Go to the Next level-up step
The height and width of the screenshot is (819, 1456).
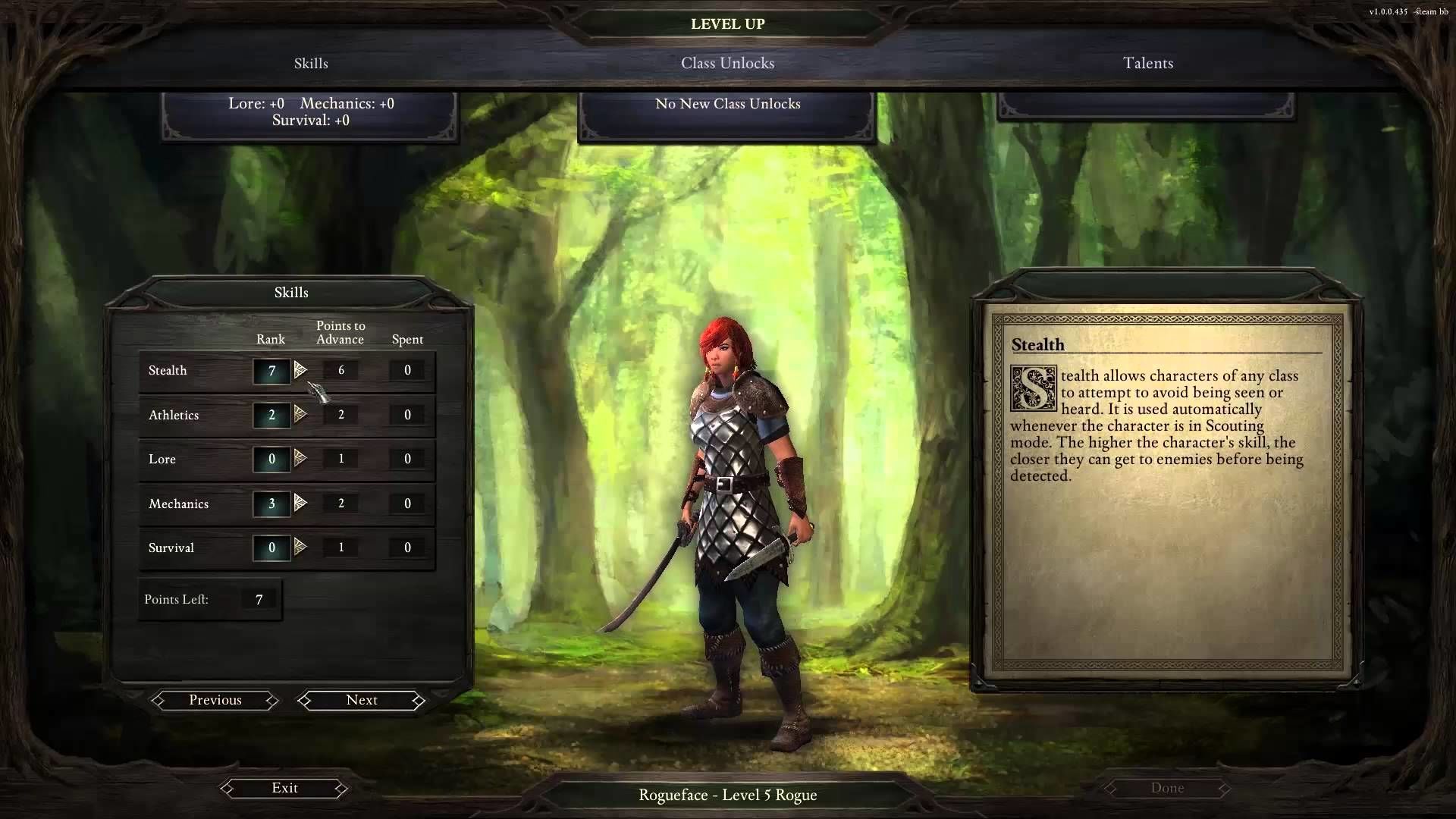(x=362, y=700)
